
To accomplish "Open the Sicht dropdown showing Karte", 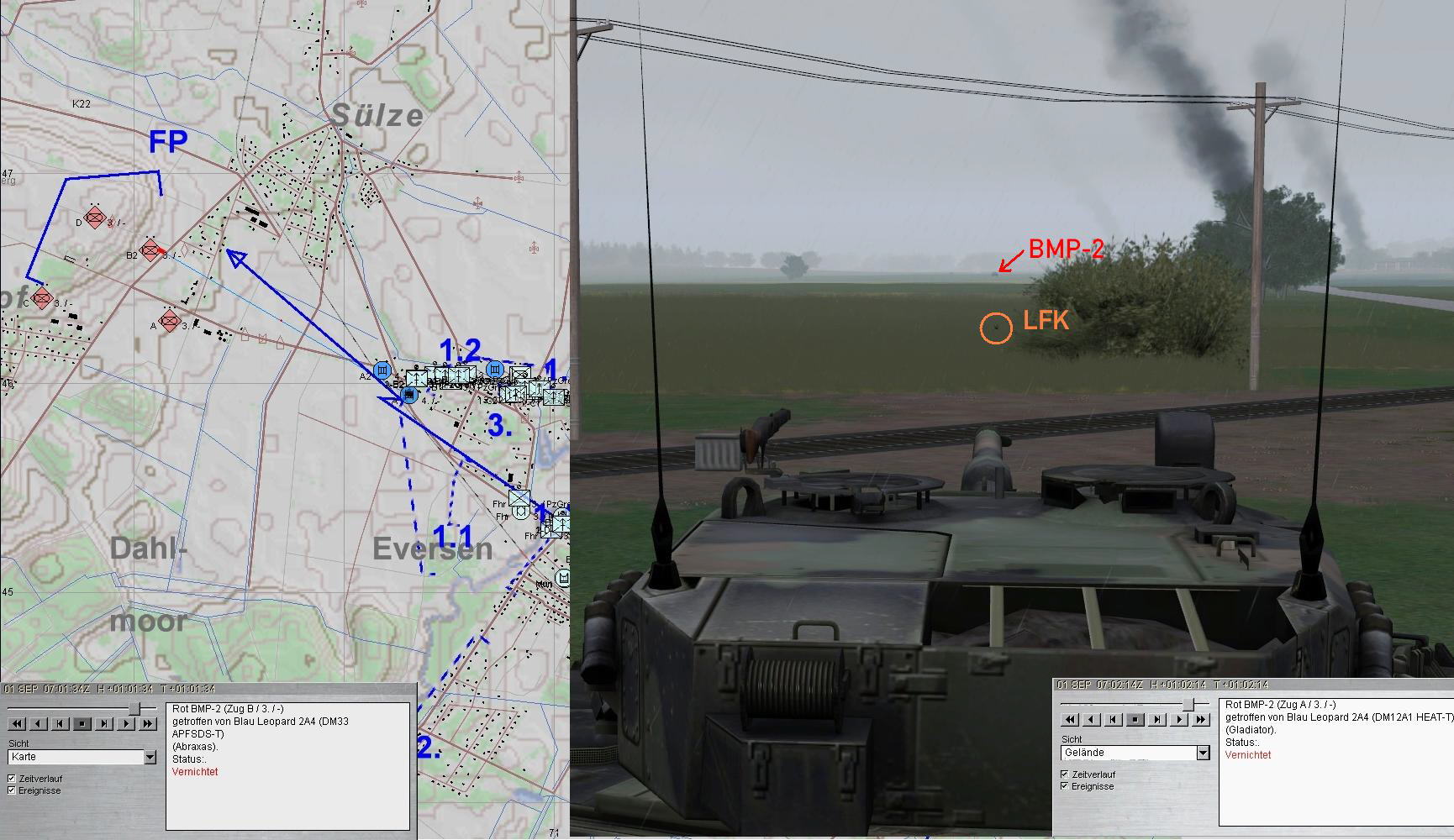I will (x=150, y=757).
